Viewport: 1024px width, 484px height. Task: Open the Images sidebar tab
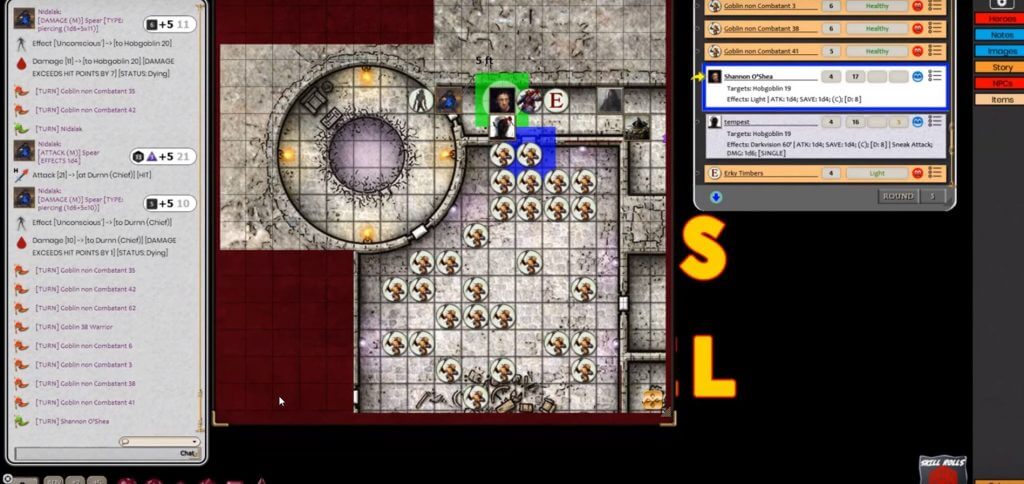pos(1002,51)
